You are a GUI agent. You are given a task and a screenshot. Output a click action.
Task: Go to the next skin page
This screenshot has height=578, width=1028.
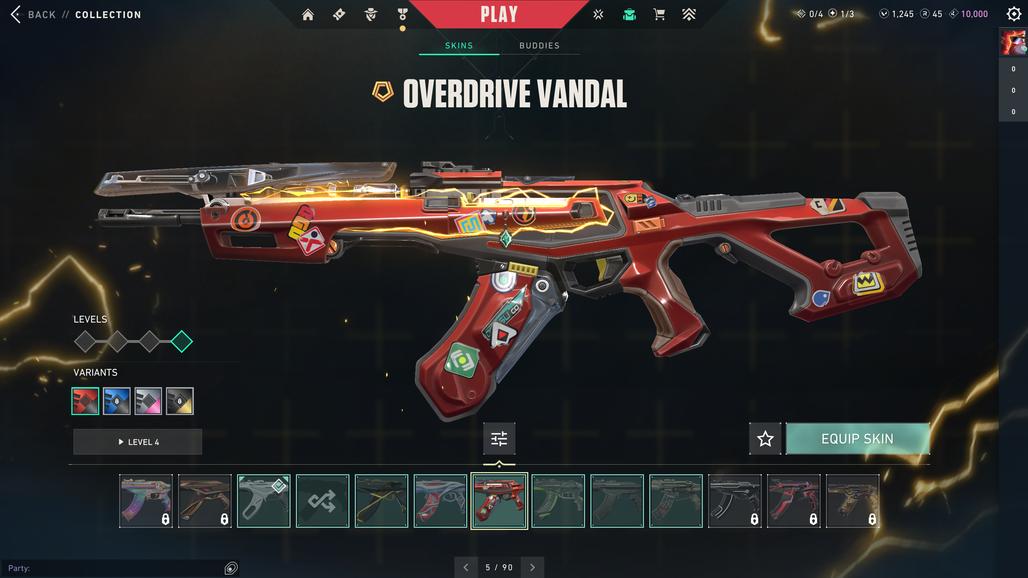point(532,567)
